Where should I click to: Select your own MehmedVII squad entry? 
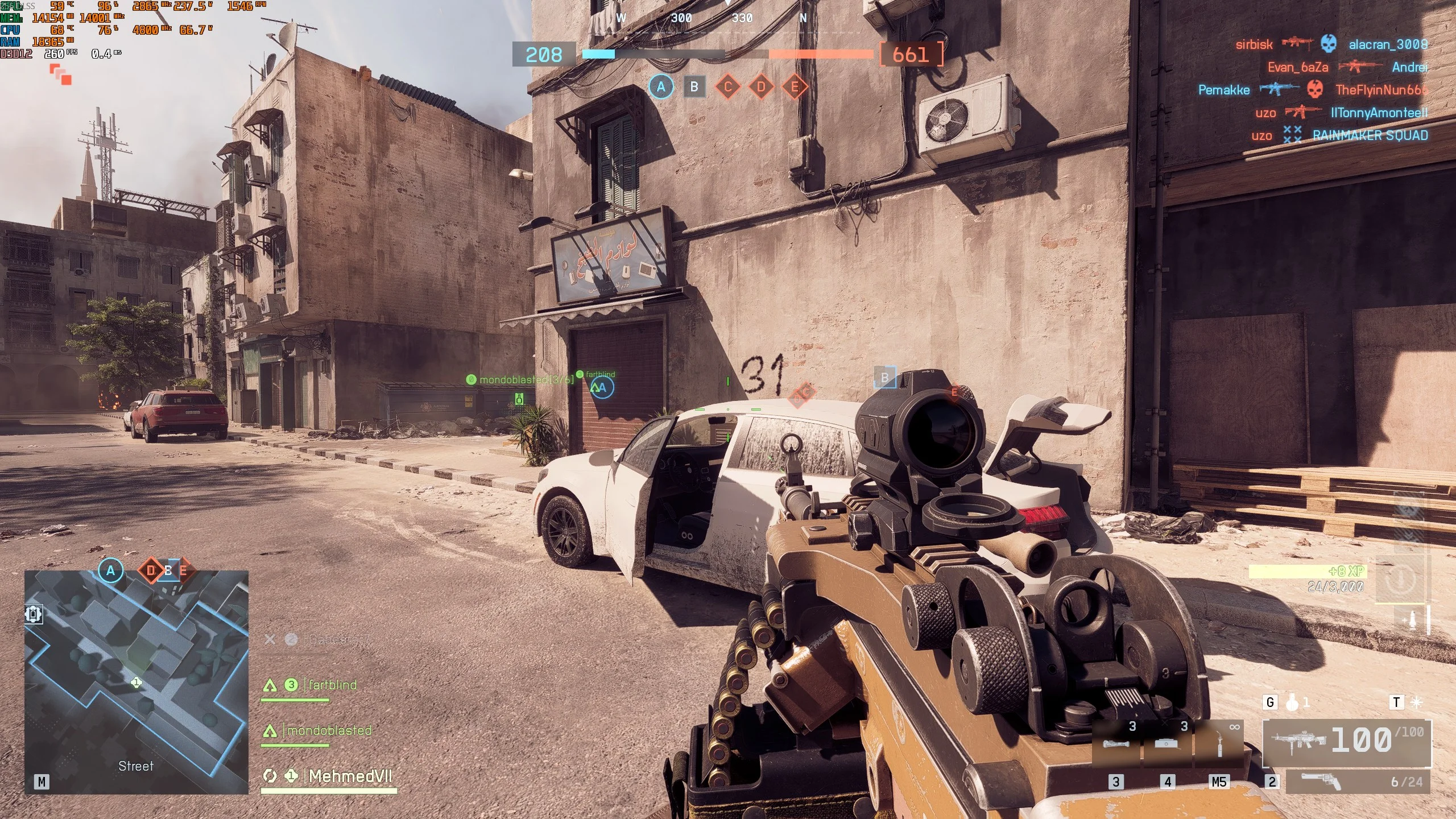click(x=349, y=776)
